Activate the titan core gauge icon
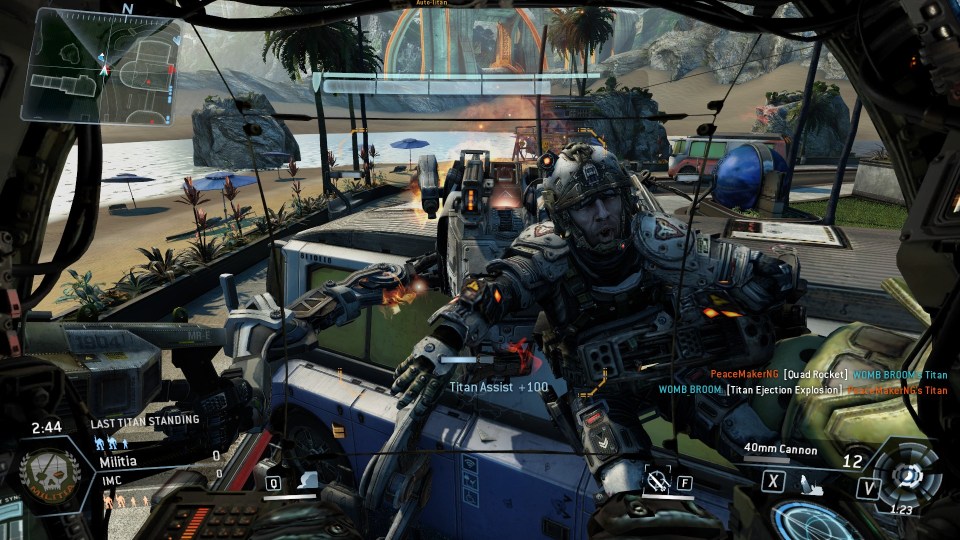 point(906,474)
